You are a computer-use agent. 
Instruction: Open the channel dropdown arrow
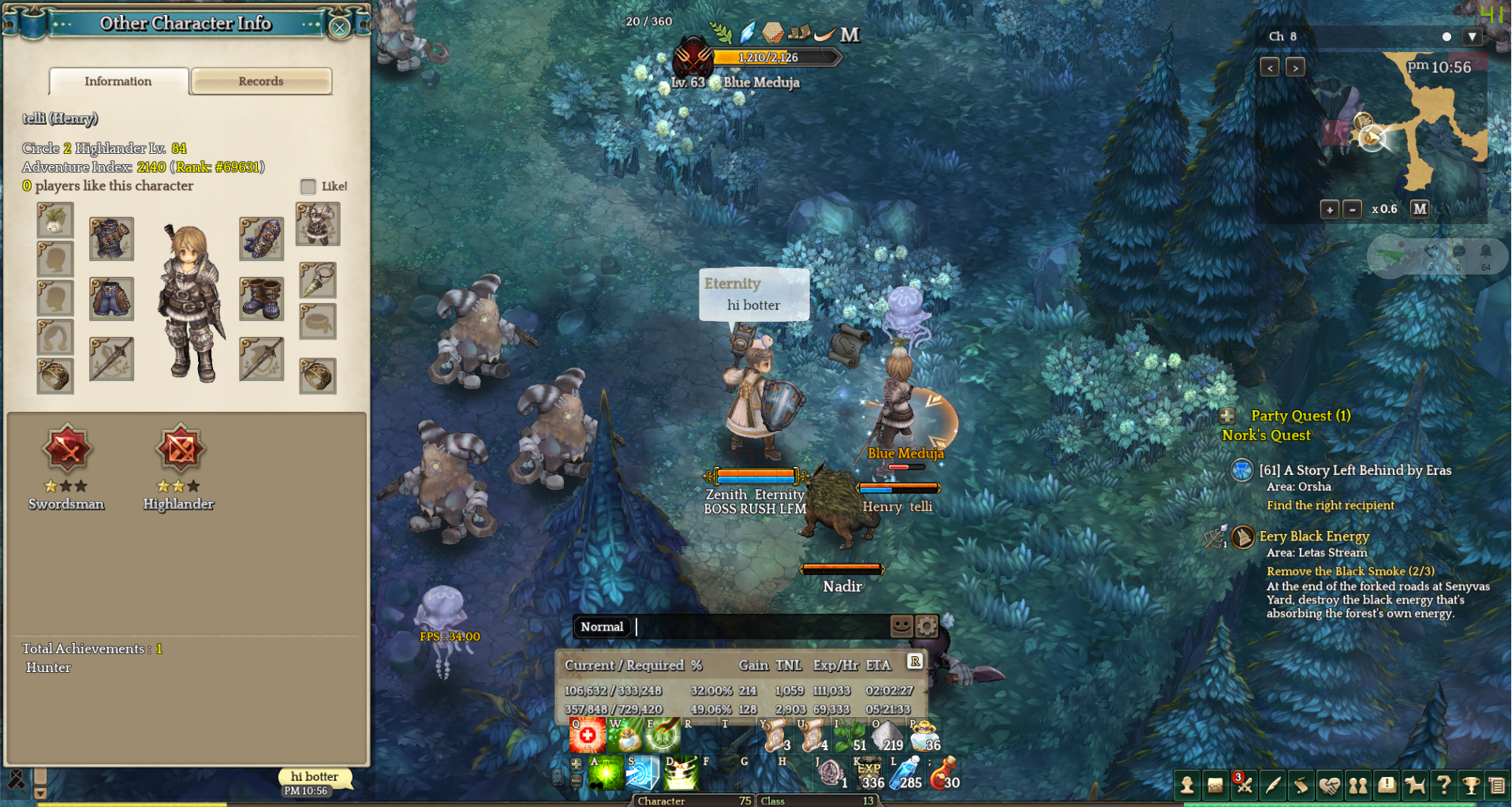1472,36
